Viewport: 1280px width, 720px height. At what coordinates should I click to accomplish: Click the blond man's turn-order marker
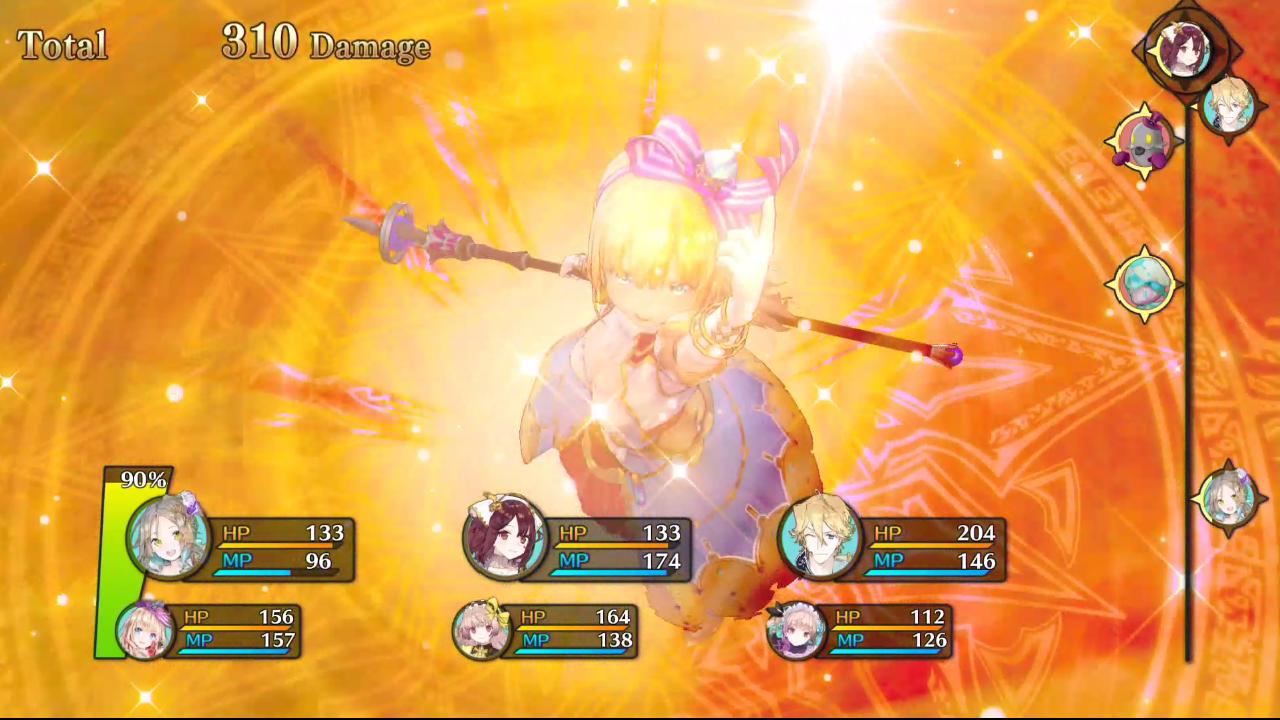click(x=1228, y=105)
